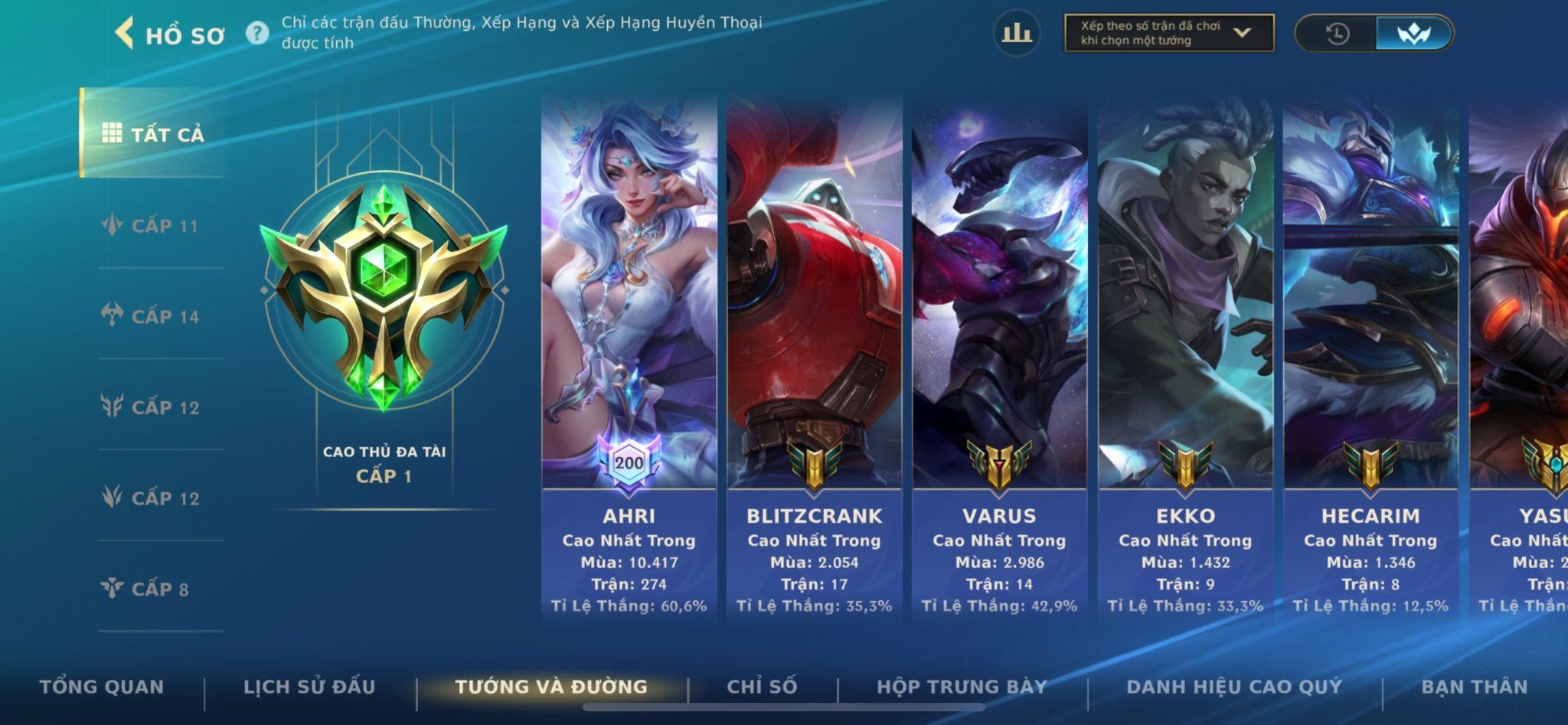The height and width of the screenshot is (725, 1568).
Task: Select the Hecarim champion card
Action: 1370,360
